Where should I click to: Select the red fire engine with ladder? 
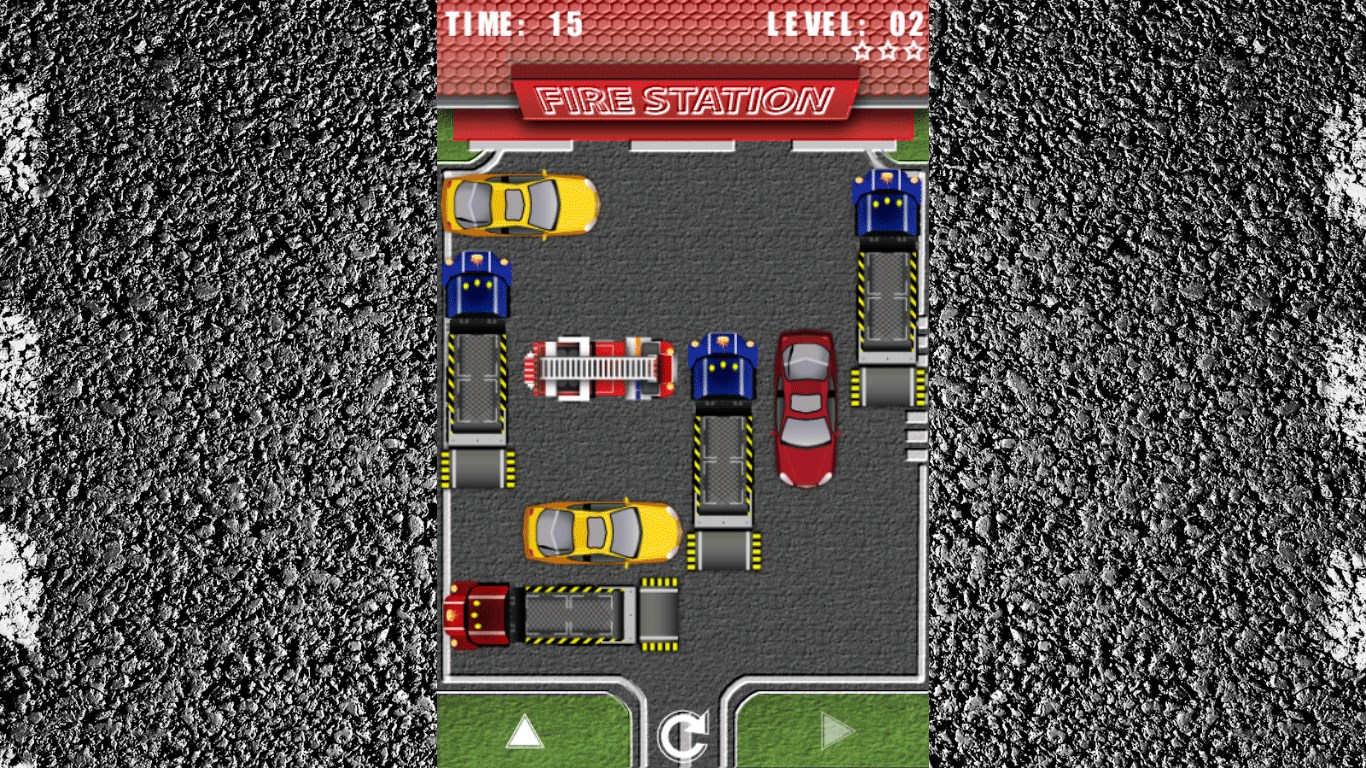tap(602, 368)
